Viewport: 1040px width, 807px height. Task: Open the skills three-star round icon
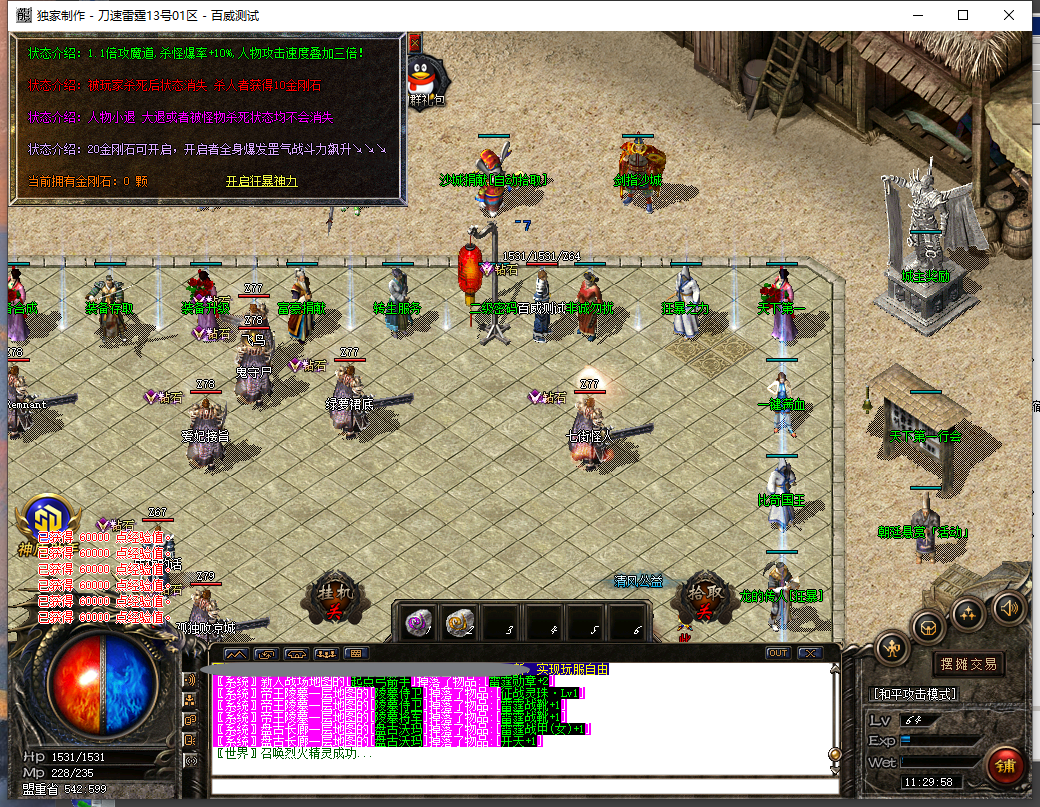coord(969,613)
